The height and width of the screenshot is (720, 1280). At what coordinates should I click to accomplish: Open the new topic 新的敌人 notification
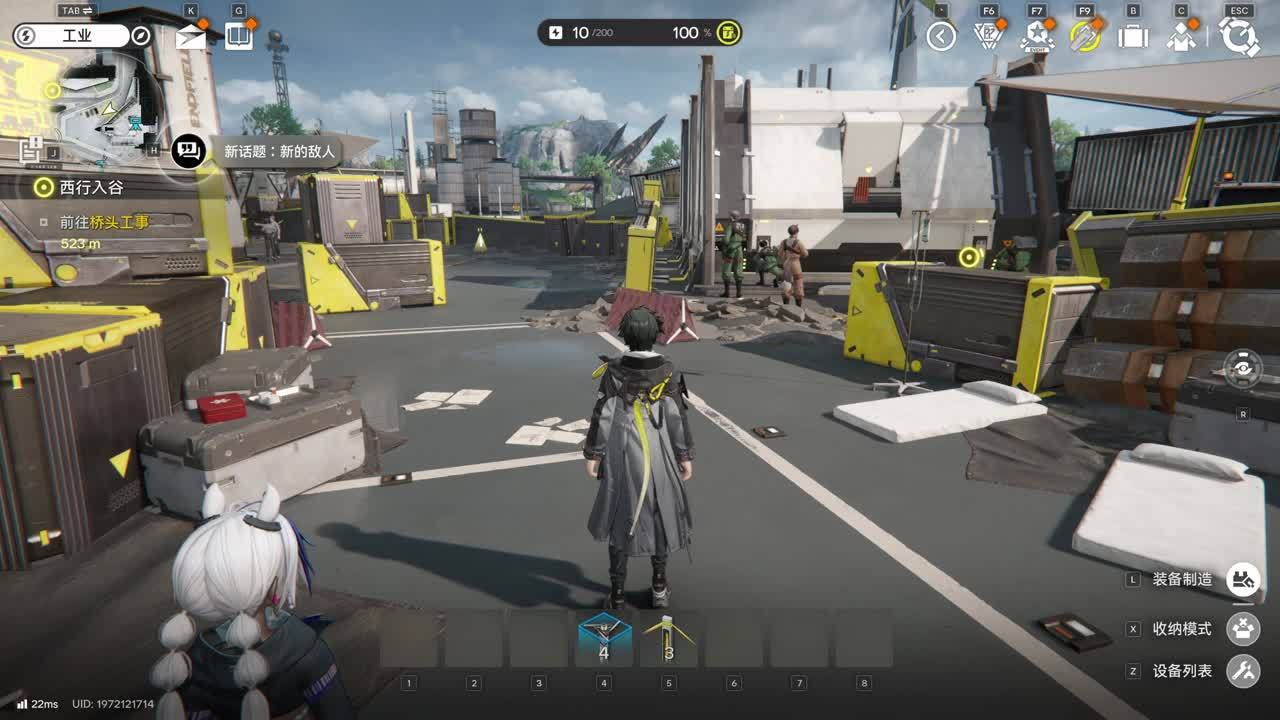(x=258, y=152)
